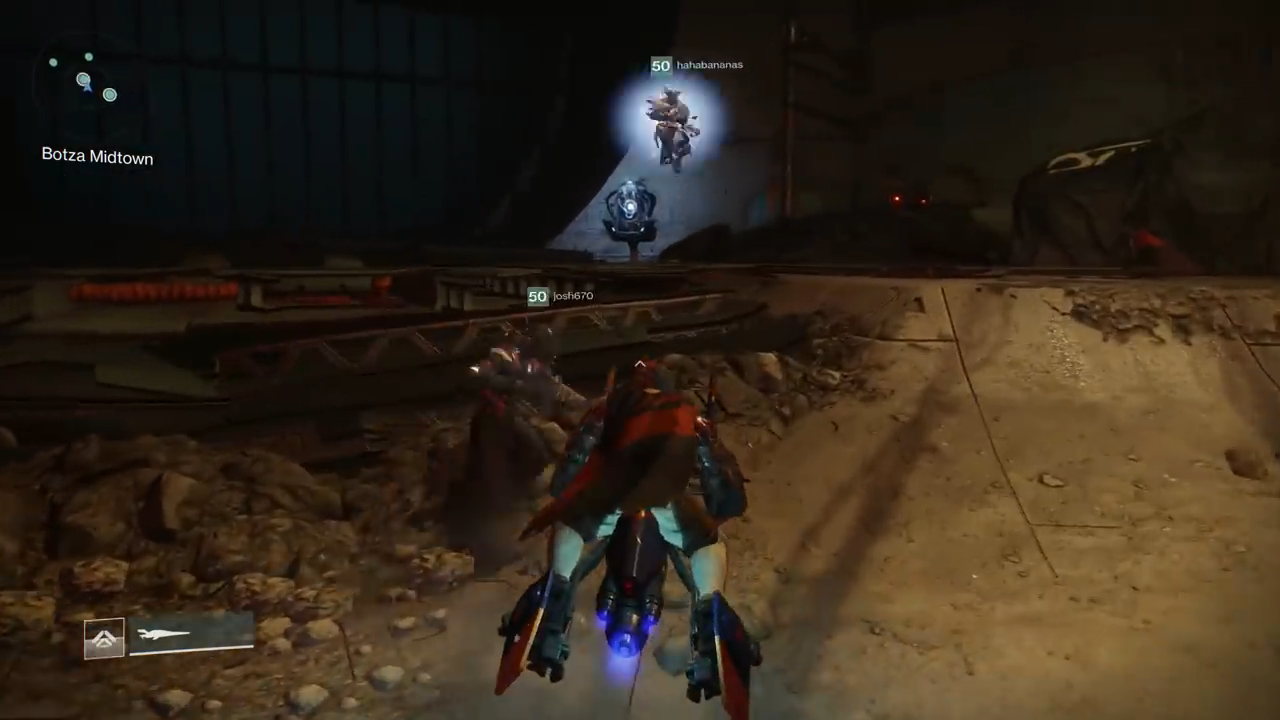Select the hahabananas player nameplate
The height and width of the screenshot is (720, 1280).
697,66
